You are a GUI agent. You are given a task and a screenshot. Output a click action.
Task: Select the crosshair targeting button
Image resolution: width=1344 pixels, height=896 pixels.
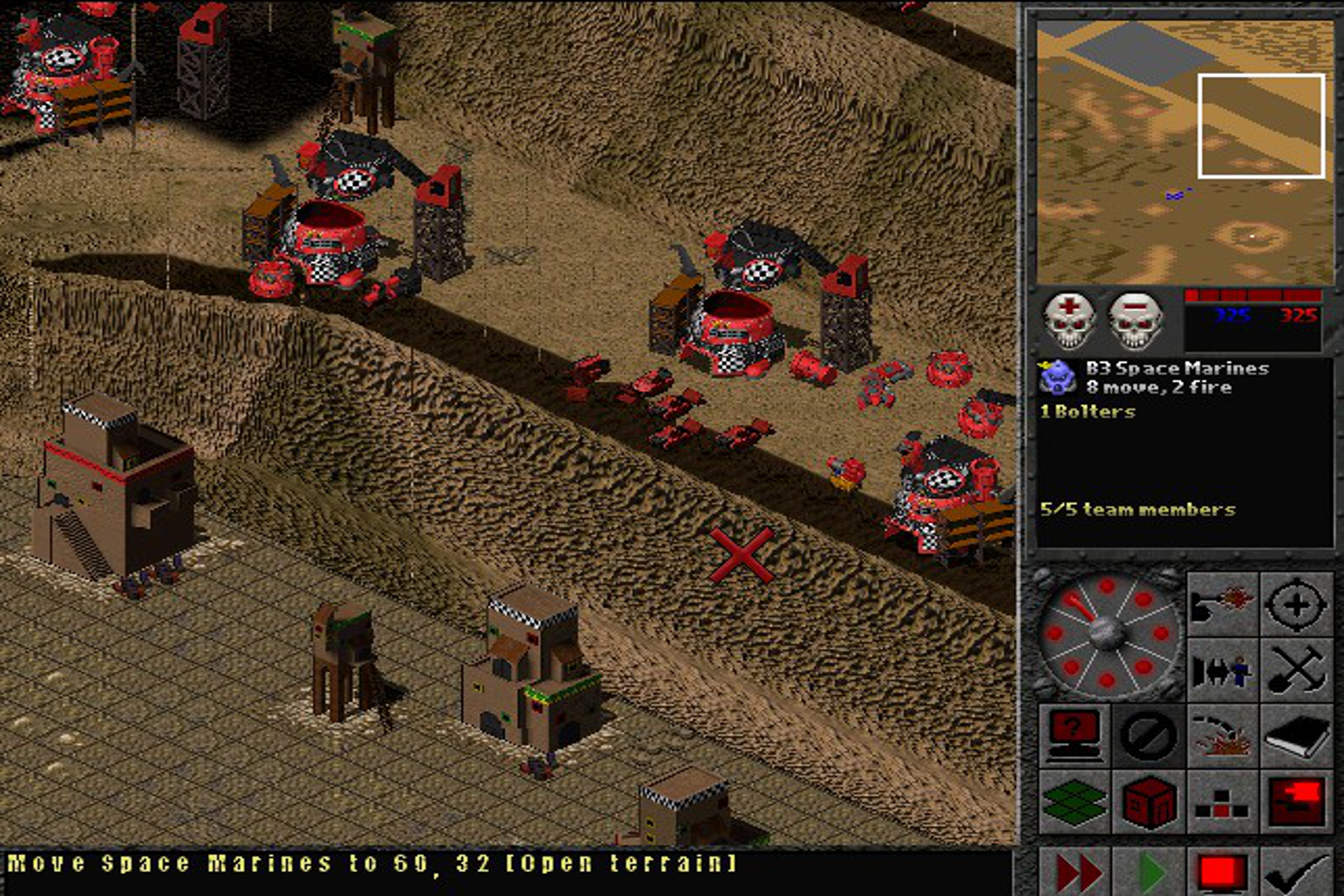coord(1297,604)
